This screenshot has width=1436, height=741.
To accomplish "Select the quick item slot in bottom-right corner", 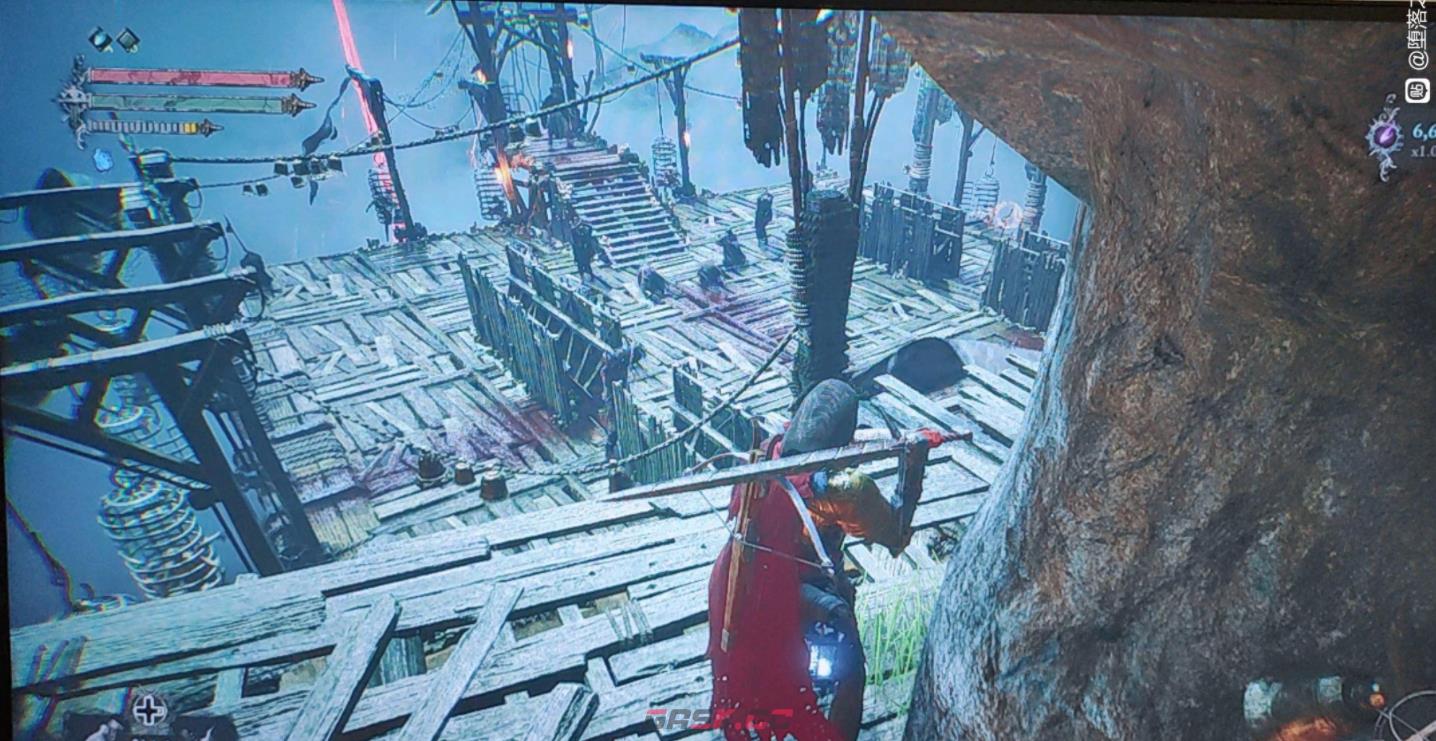I will [1412, 717].
